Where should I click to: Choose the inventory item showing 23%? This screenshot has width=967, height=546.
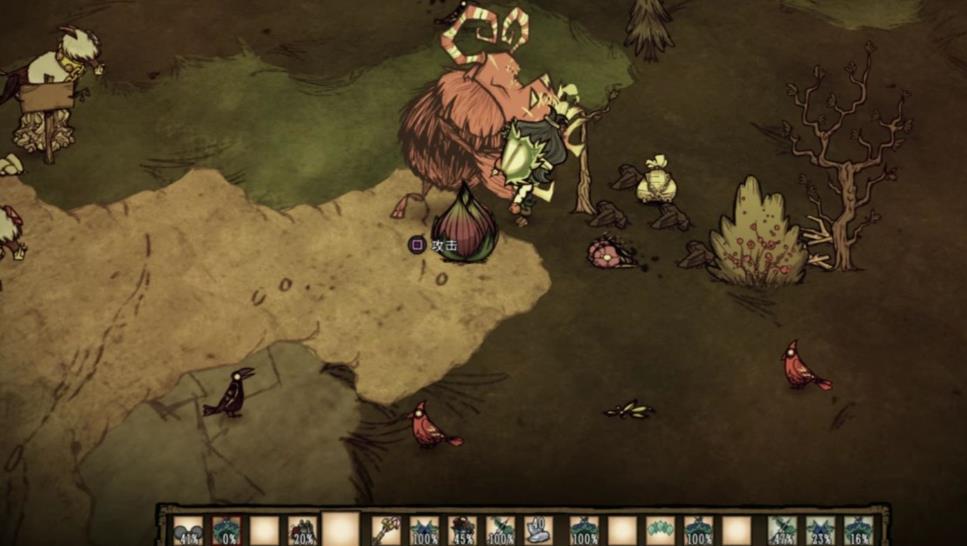[820, 531]
